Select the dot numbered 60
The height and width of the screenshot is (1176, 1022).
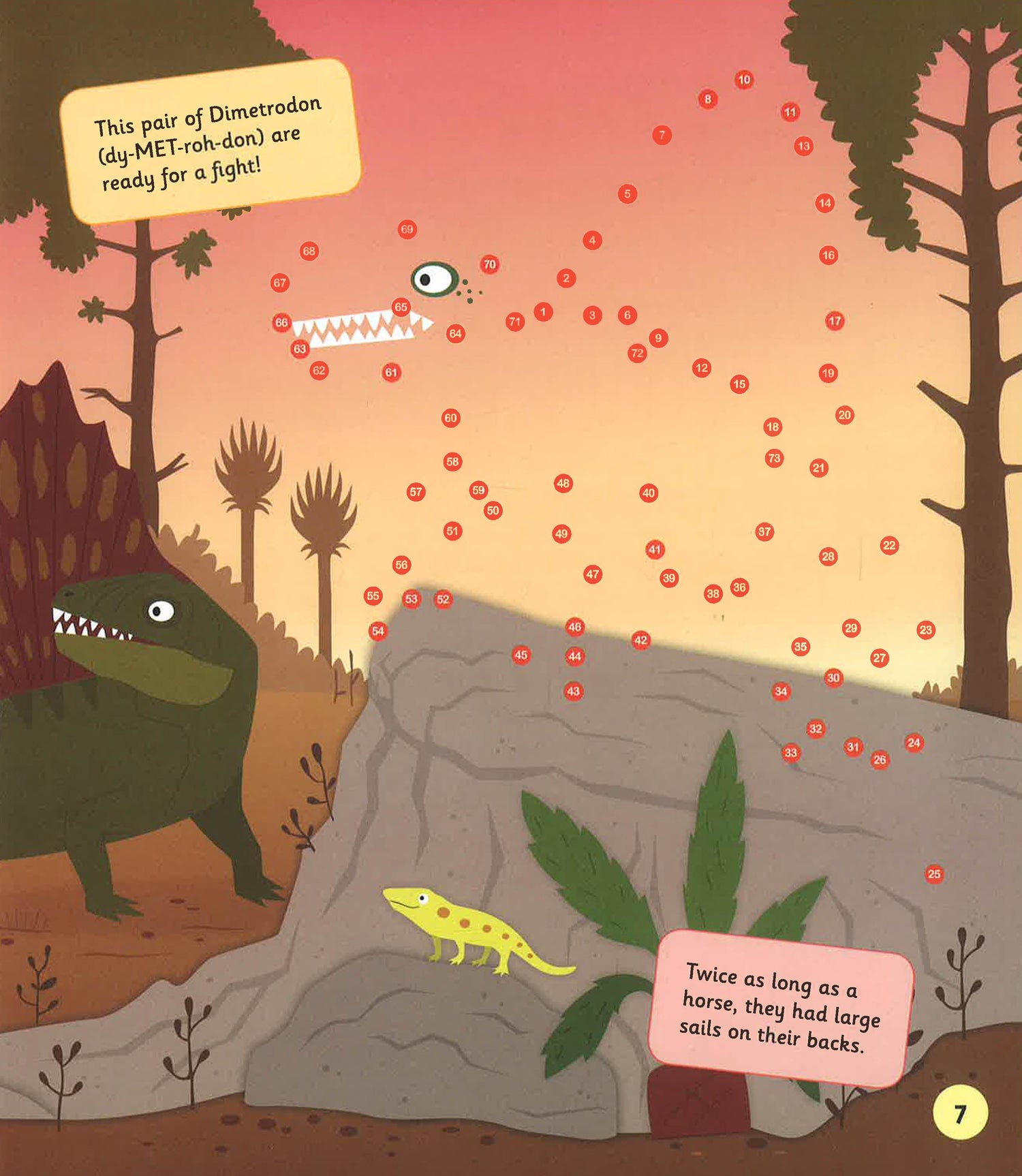point(450,418)
